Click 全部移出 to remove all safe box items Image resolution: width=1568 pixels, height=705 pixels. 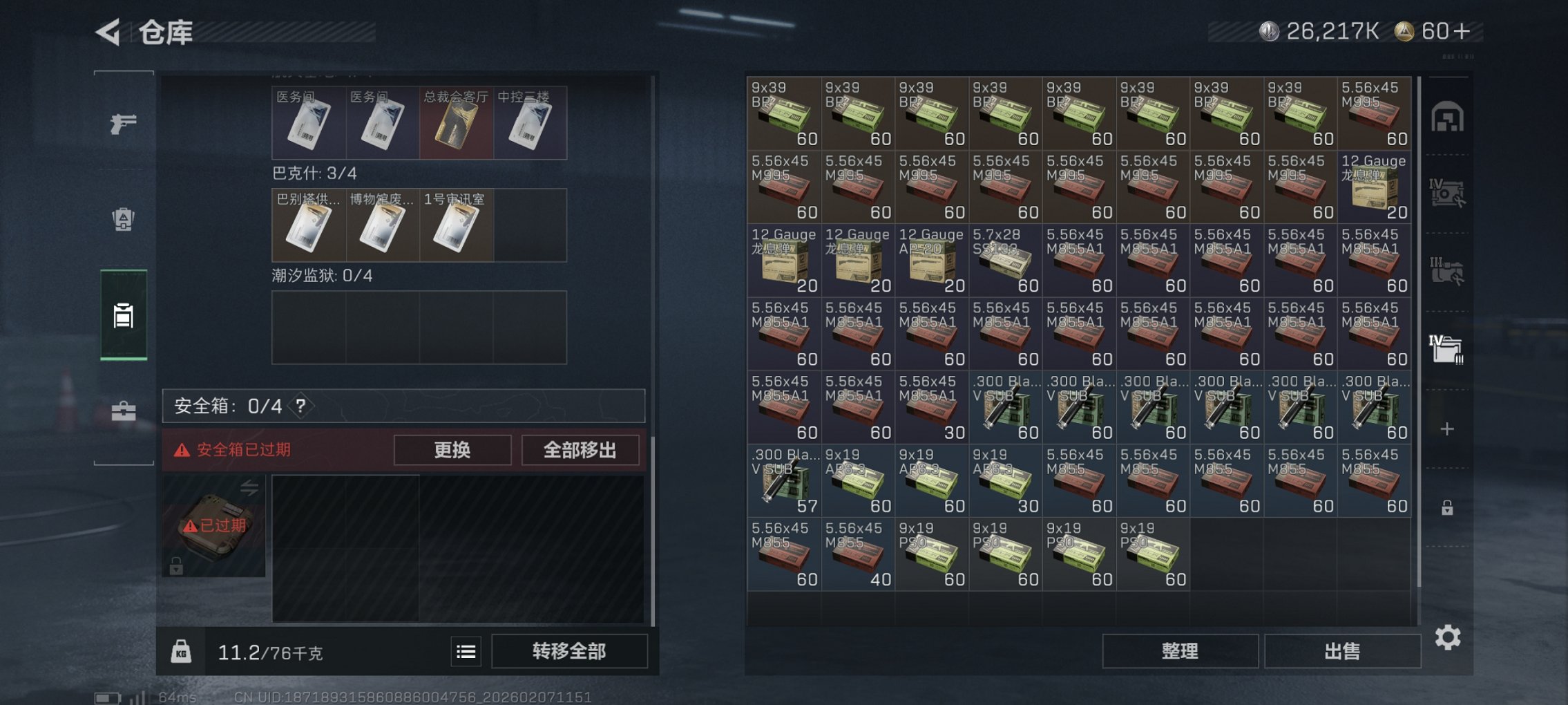click(x=580, y=450)
